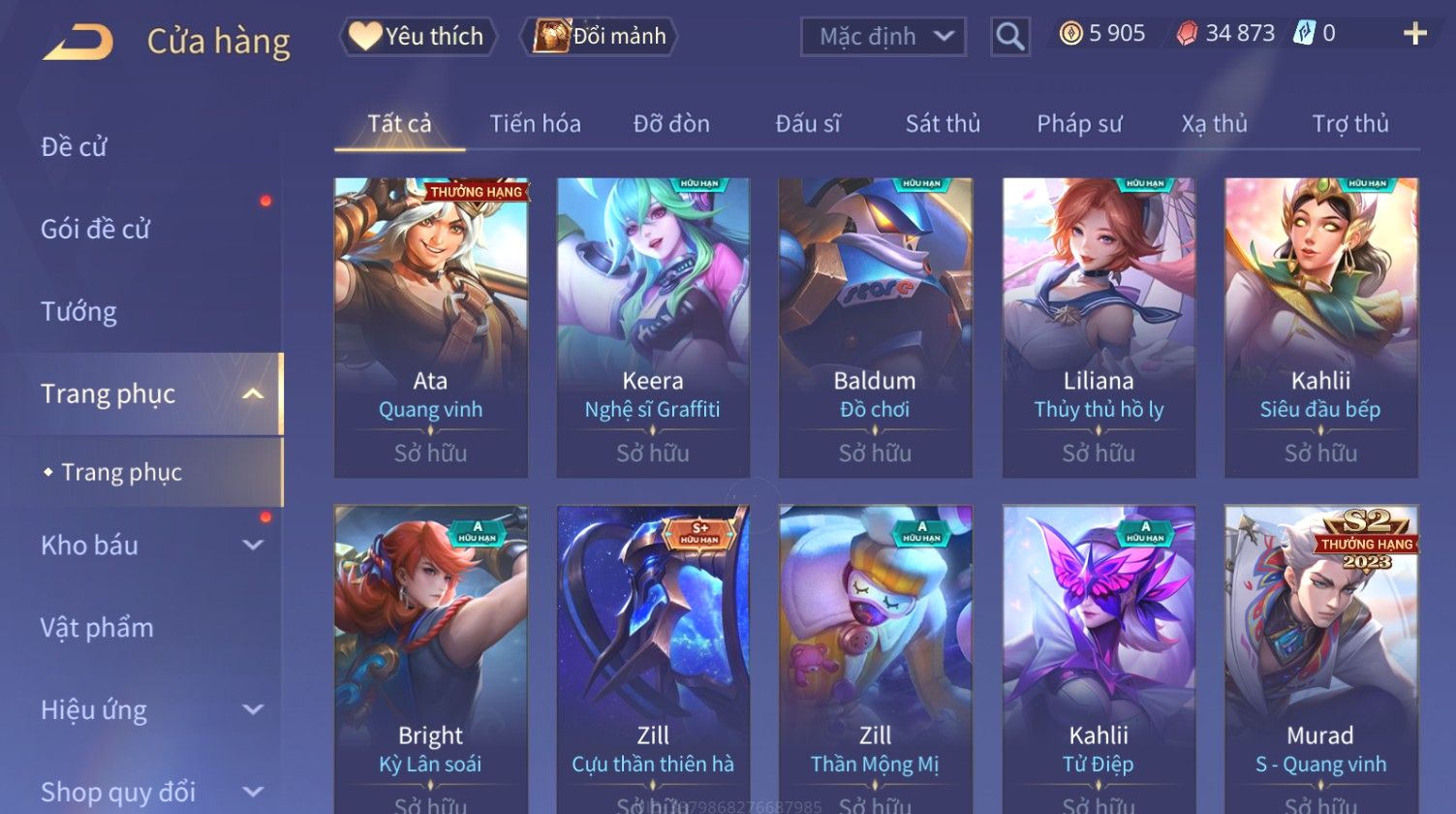Open the Yêu thích favorites list
This screenshot has width=1456, height=814.
click(x=418, y=37)
